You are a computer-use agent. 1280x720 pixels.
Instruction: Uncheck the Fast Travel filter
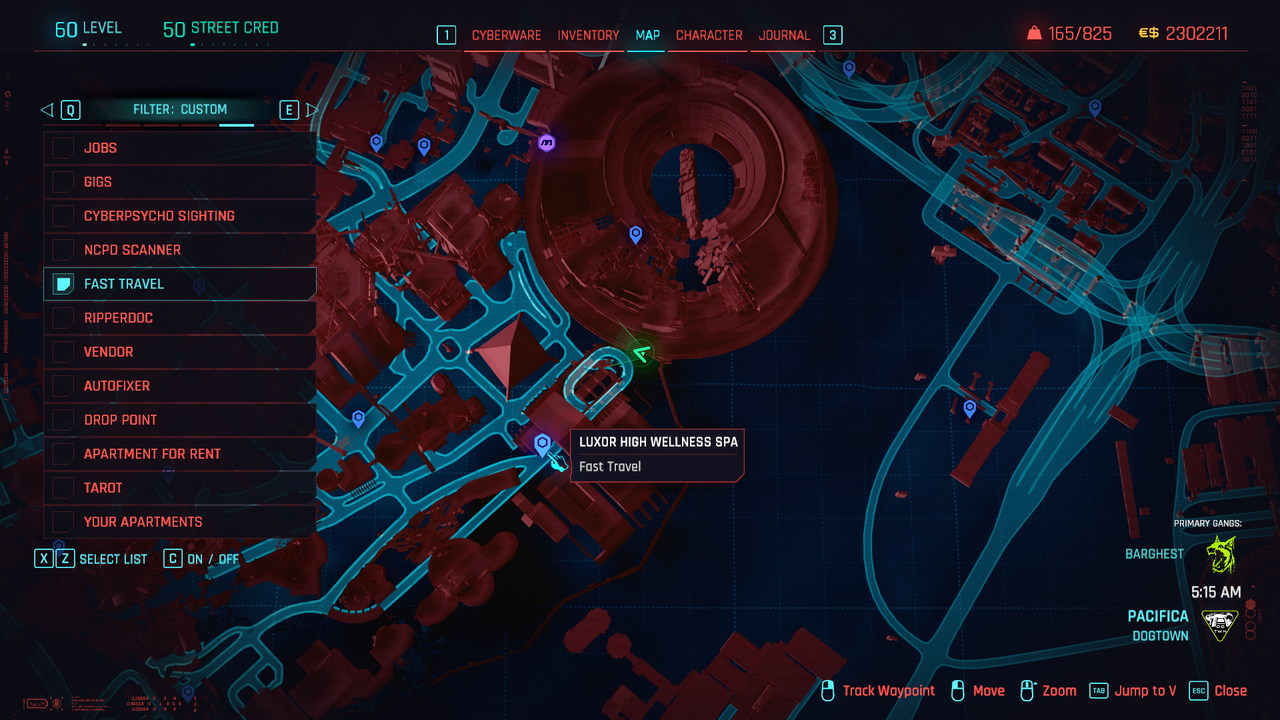(x=64, y=284)
